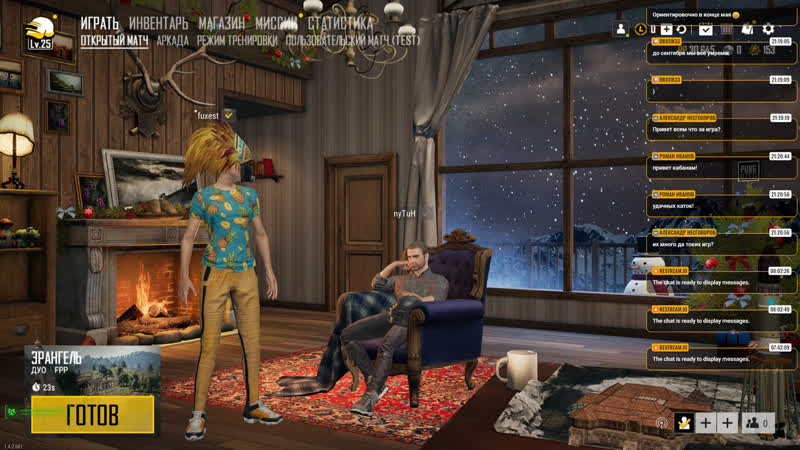Open the player profile silhouette icon

[x=621, y=30]
